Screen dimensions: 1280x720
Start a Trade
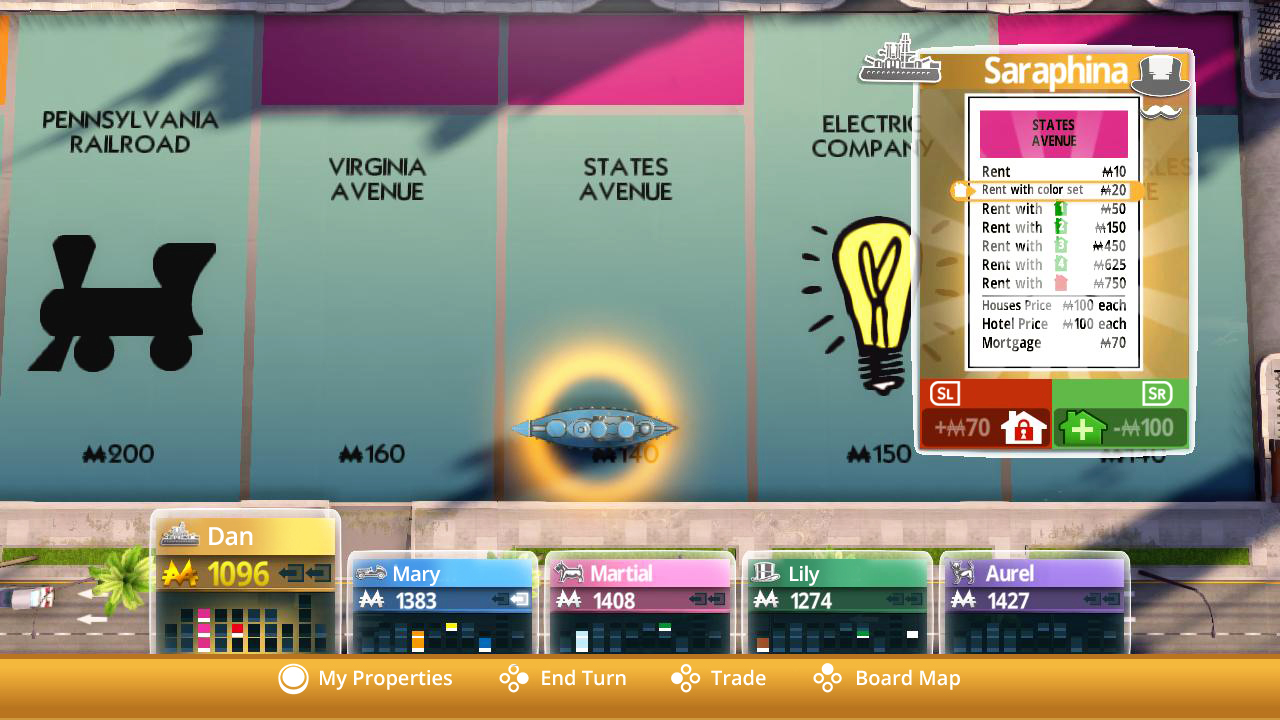(722, 678)
